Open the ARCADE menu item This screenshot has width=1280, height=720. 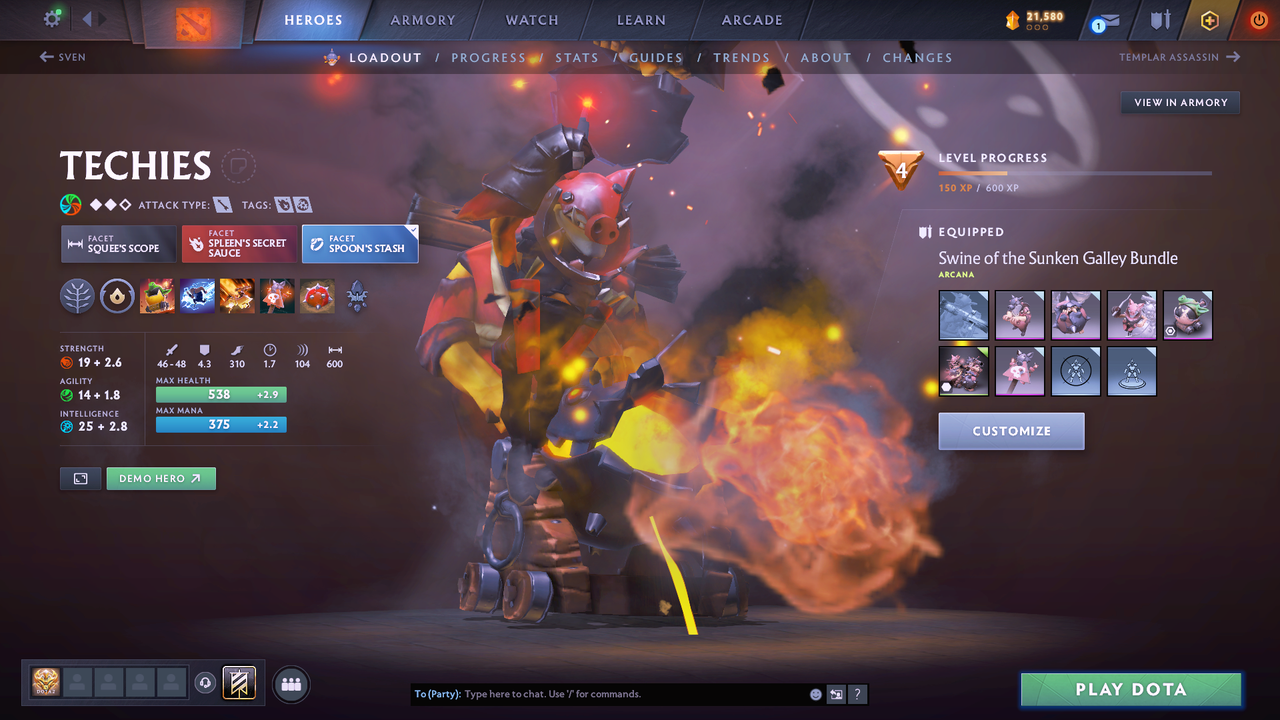pyautogui.click(x=751, y=19)
